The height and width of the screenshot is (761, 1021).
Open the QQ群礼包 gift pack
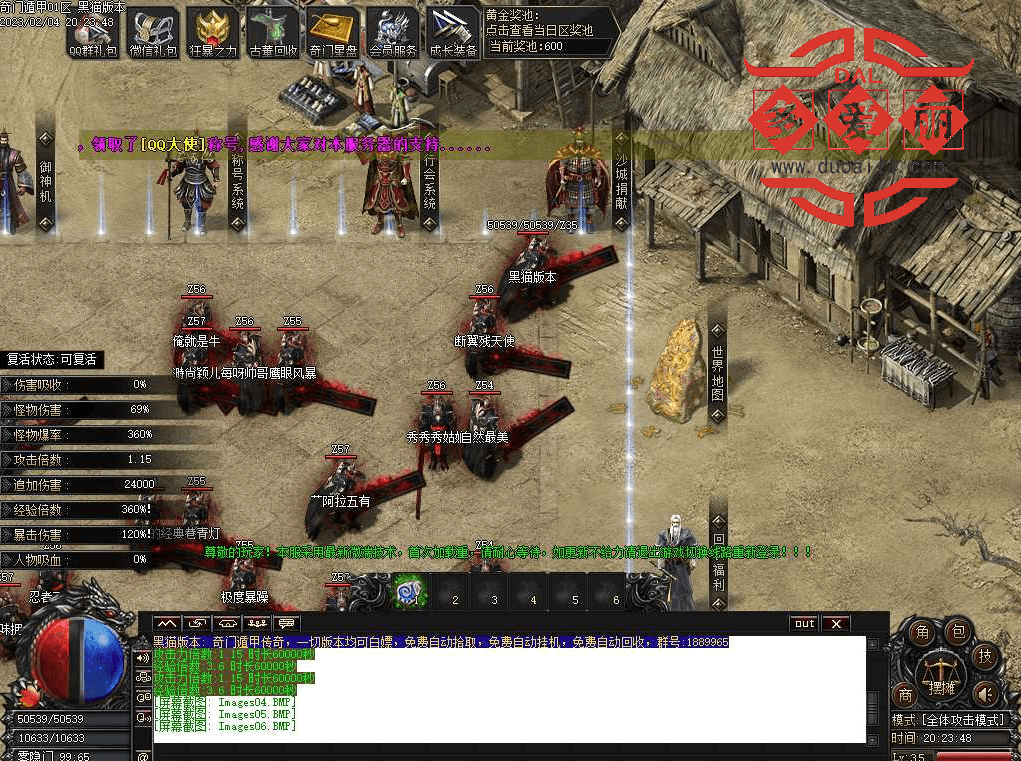[93, 34]
